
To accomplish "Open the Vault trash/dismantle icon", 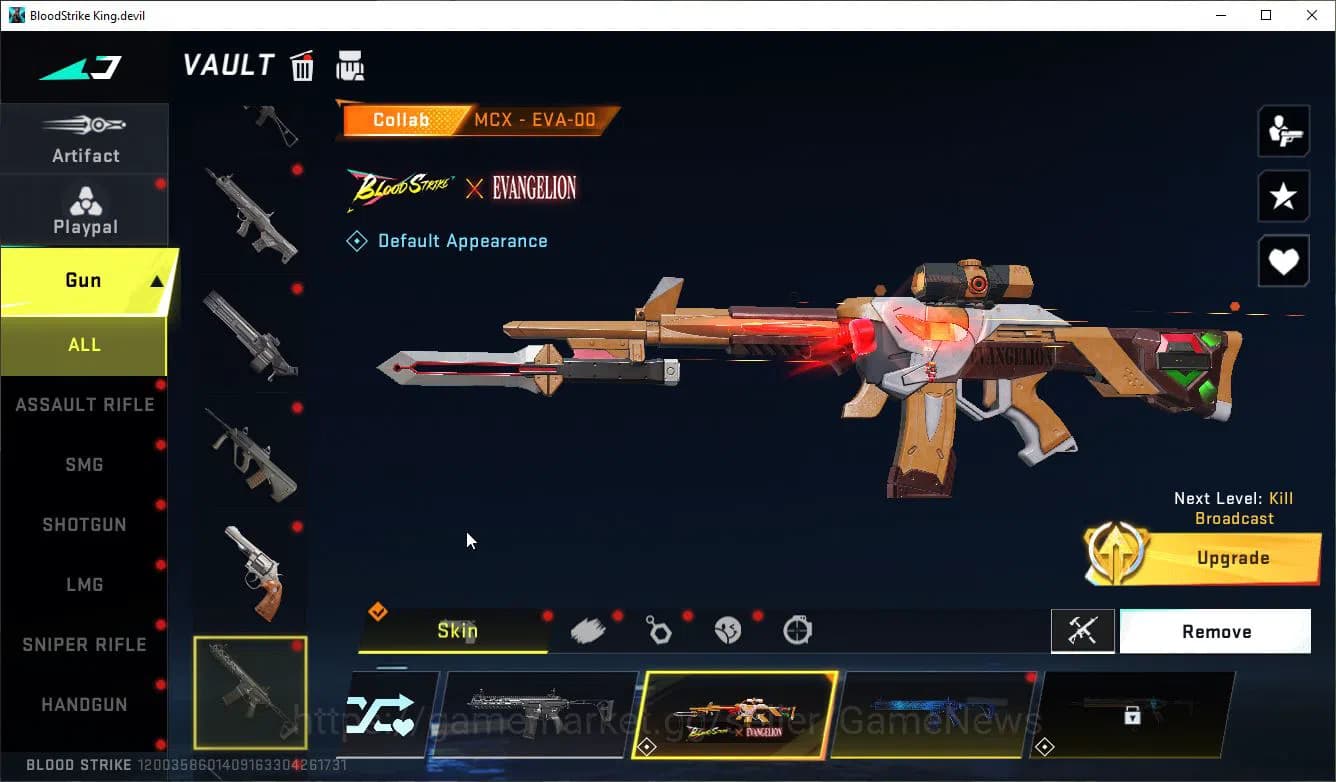I will (302, 65).
